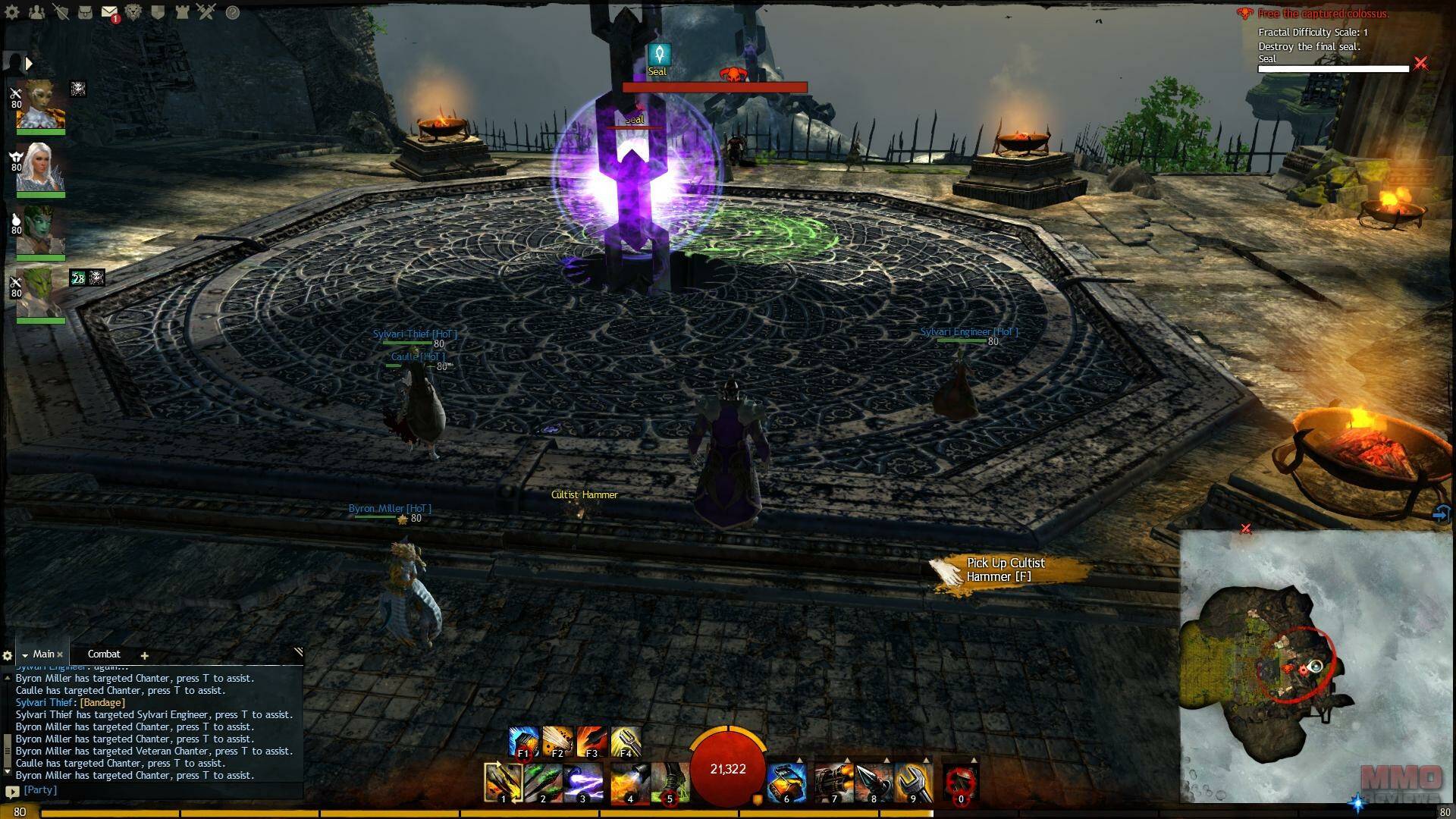Add a new chat tab with plus
This screenshot has height=819, width=1456.
pos(144,655)
